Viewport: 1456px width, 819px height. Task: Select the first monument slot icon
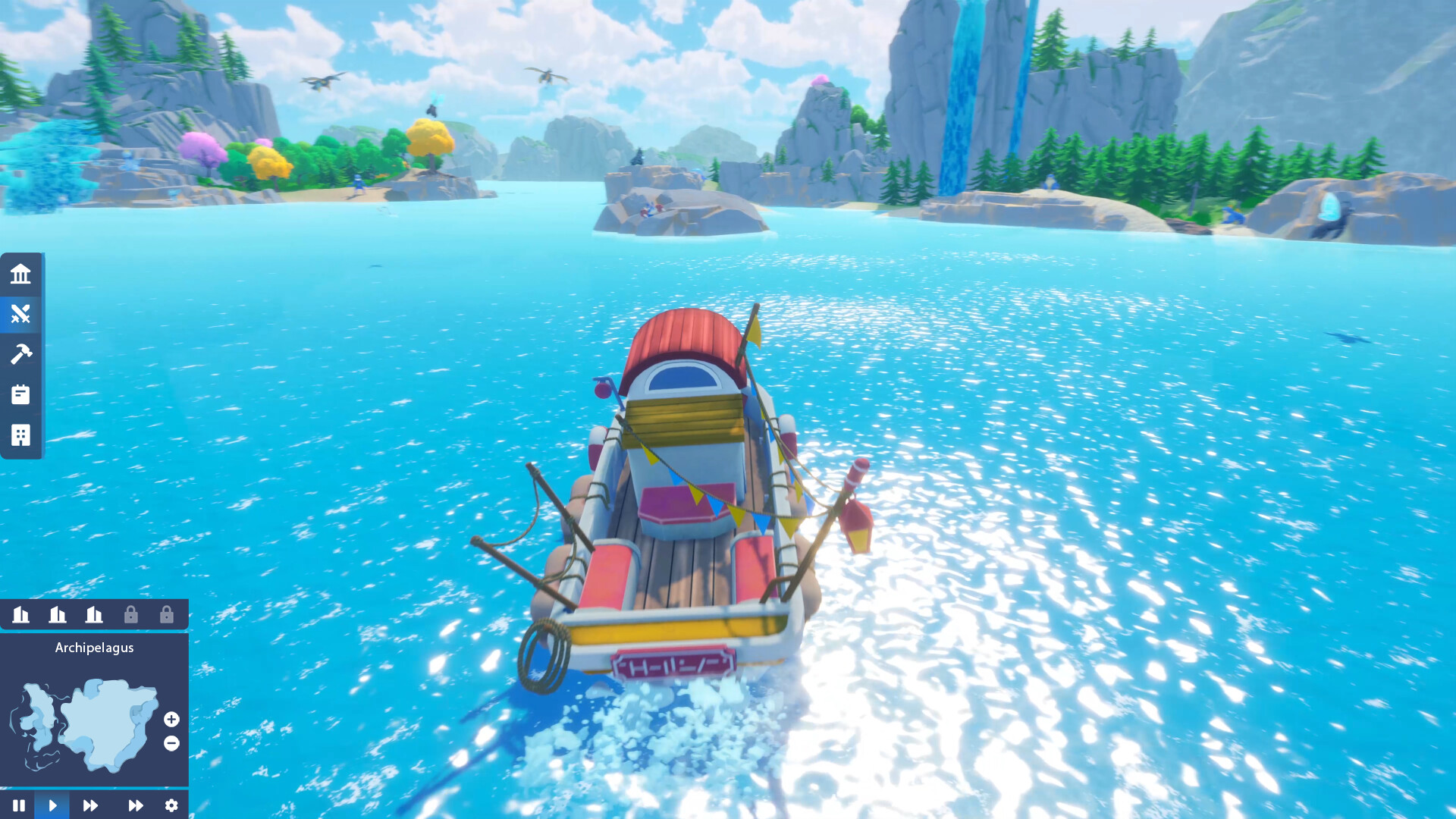(20, 615)
